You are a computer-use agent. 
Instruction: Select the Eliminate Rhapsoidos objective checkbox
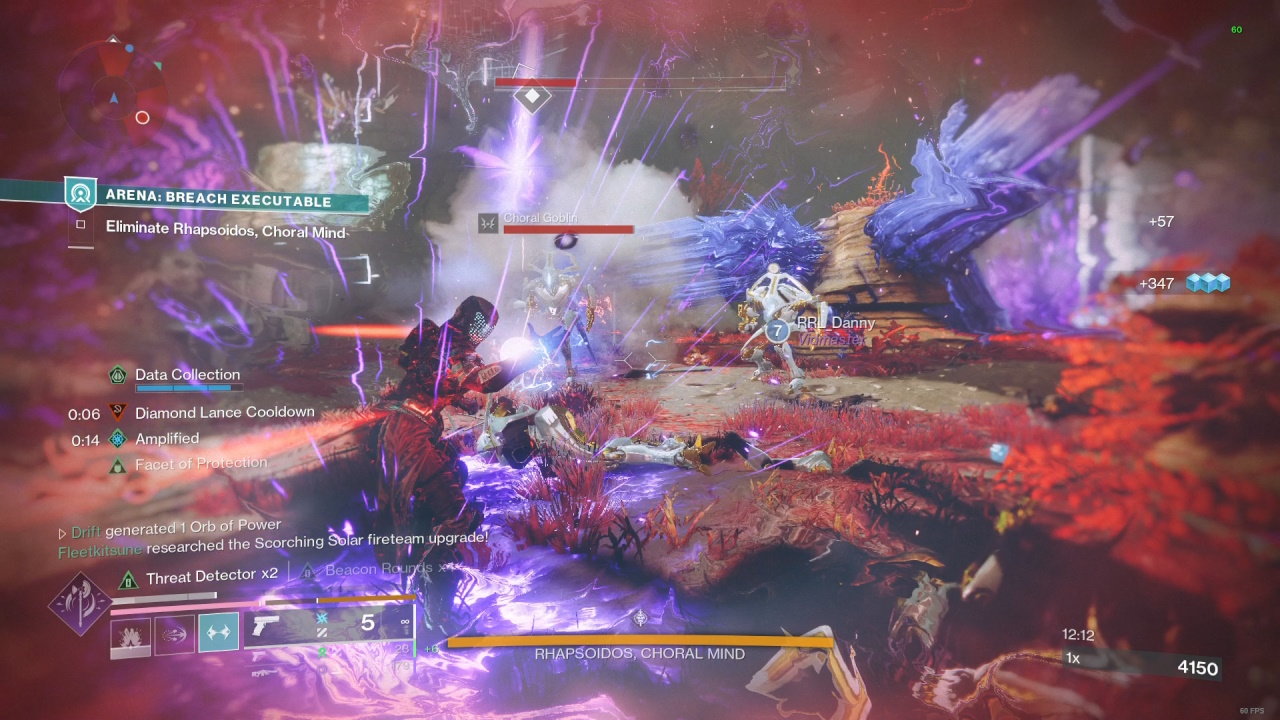click(80, 227)
